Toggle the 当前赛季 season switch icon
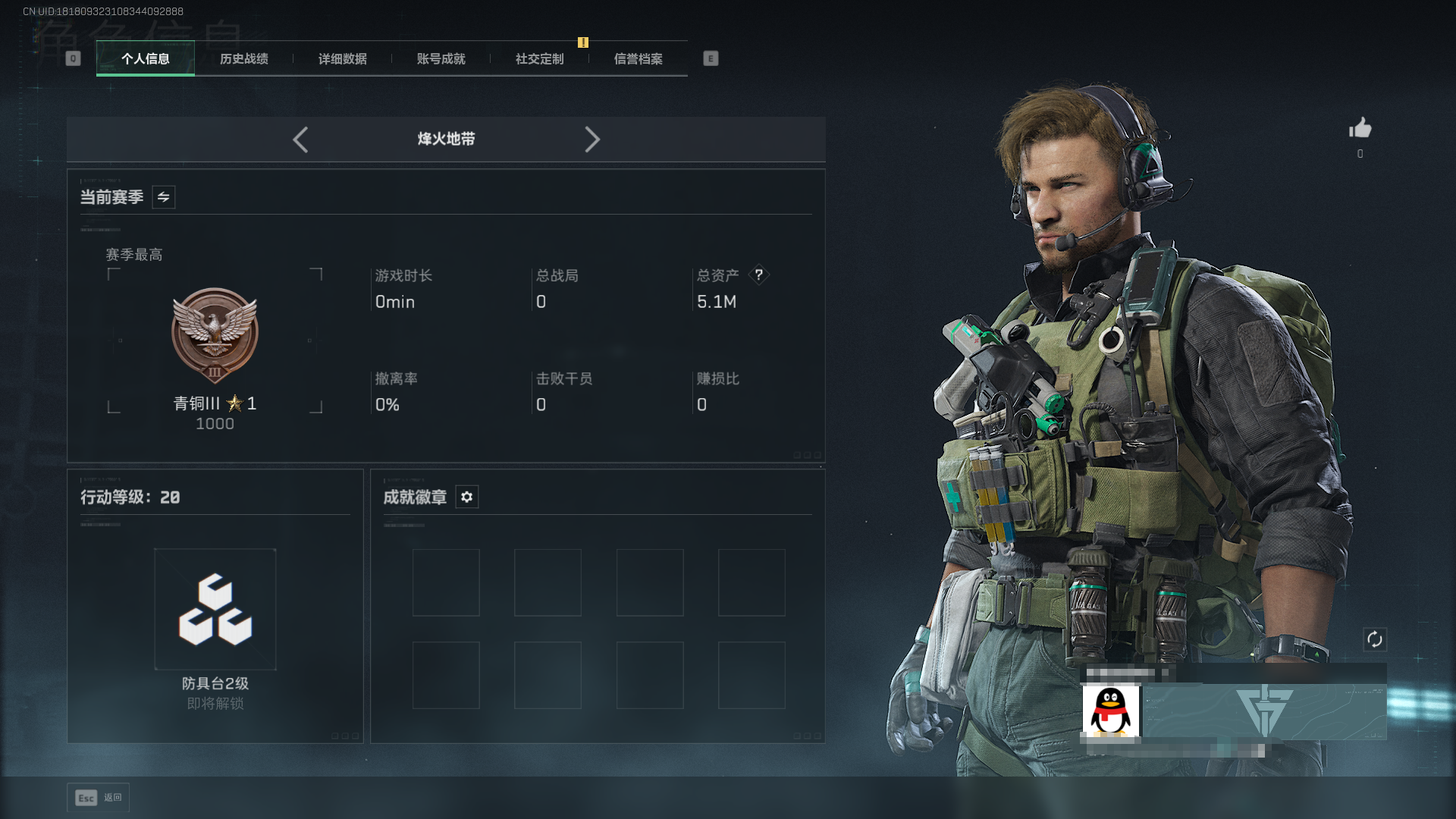The height and width of the screenshot is (819, 1456). point(164,197)
